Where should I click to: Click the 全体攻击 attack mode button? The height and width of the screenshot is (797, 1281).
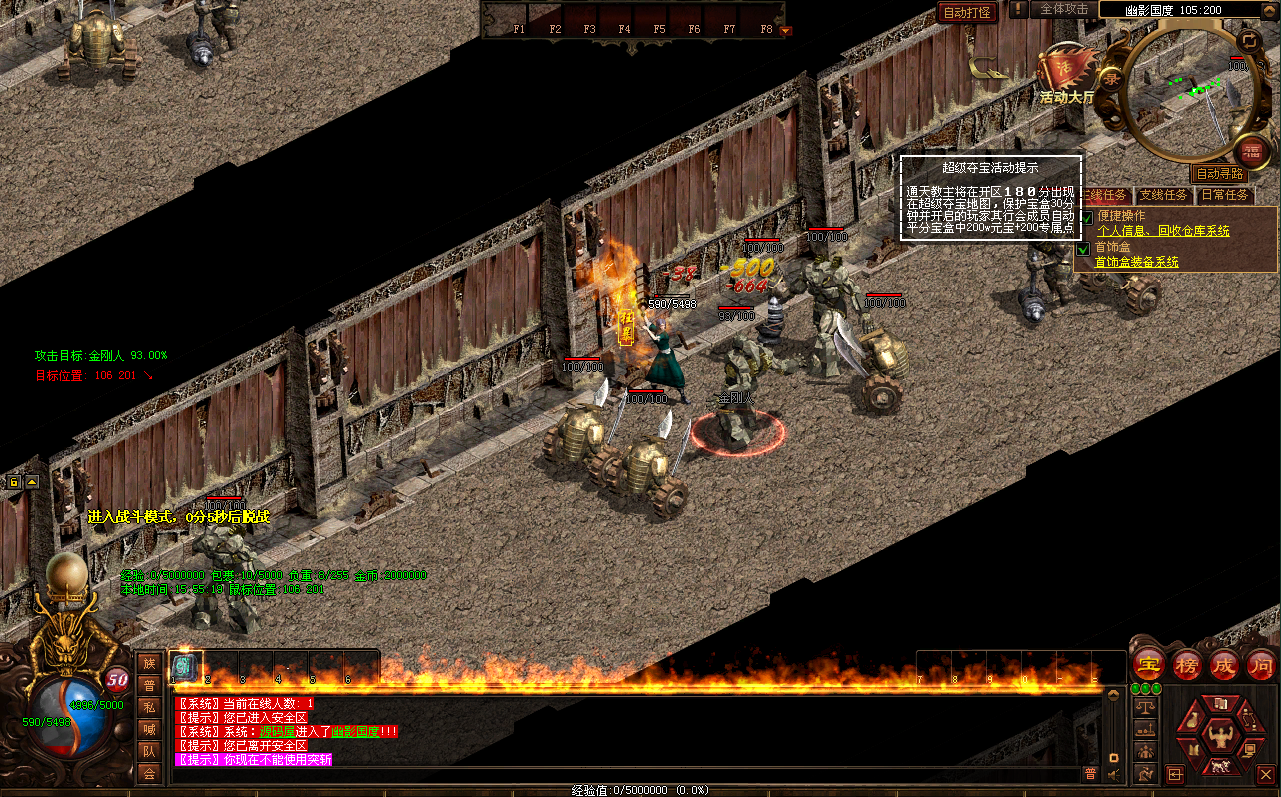coord(1064,9)
